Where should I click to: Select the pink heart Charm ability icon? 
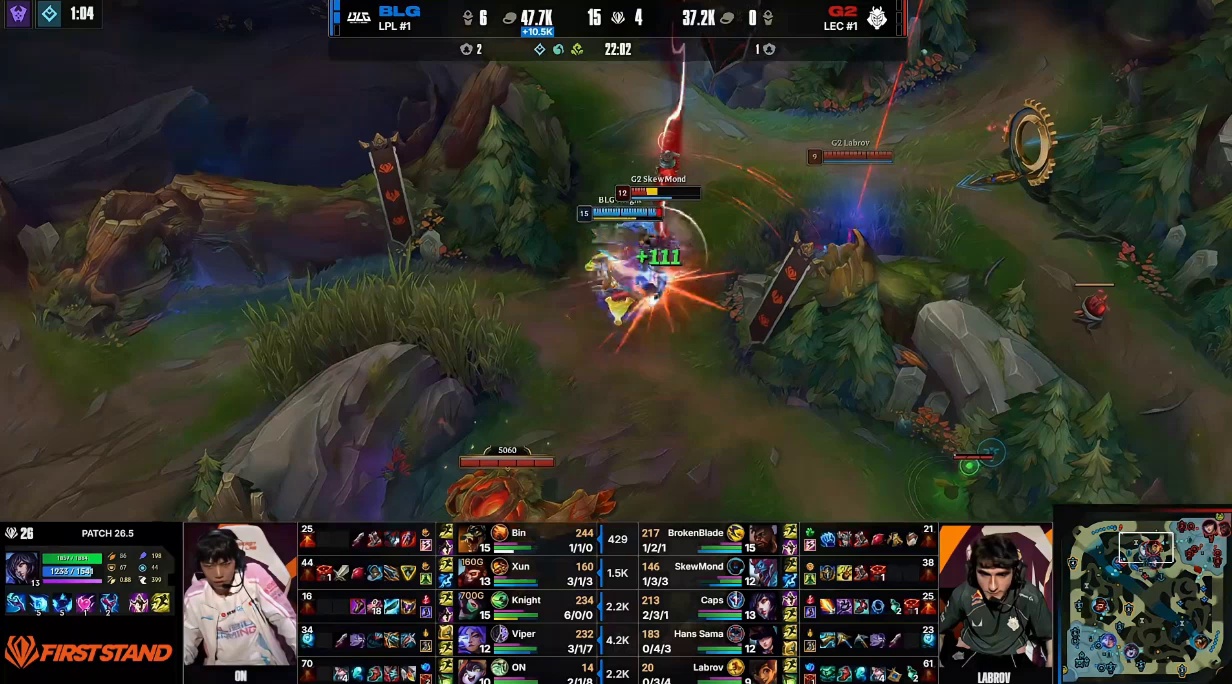point(83,603)
